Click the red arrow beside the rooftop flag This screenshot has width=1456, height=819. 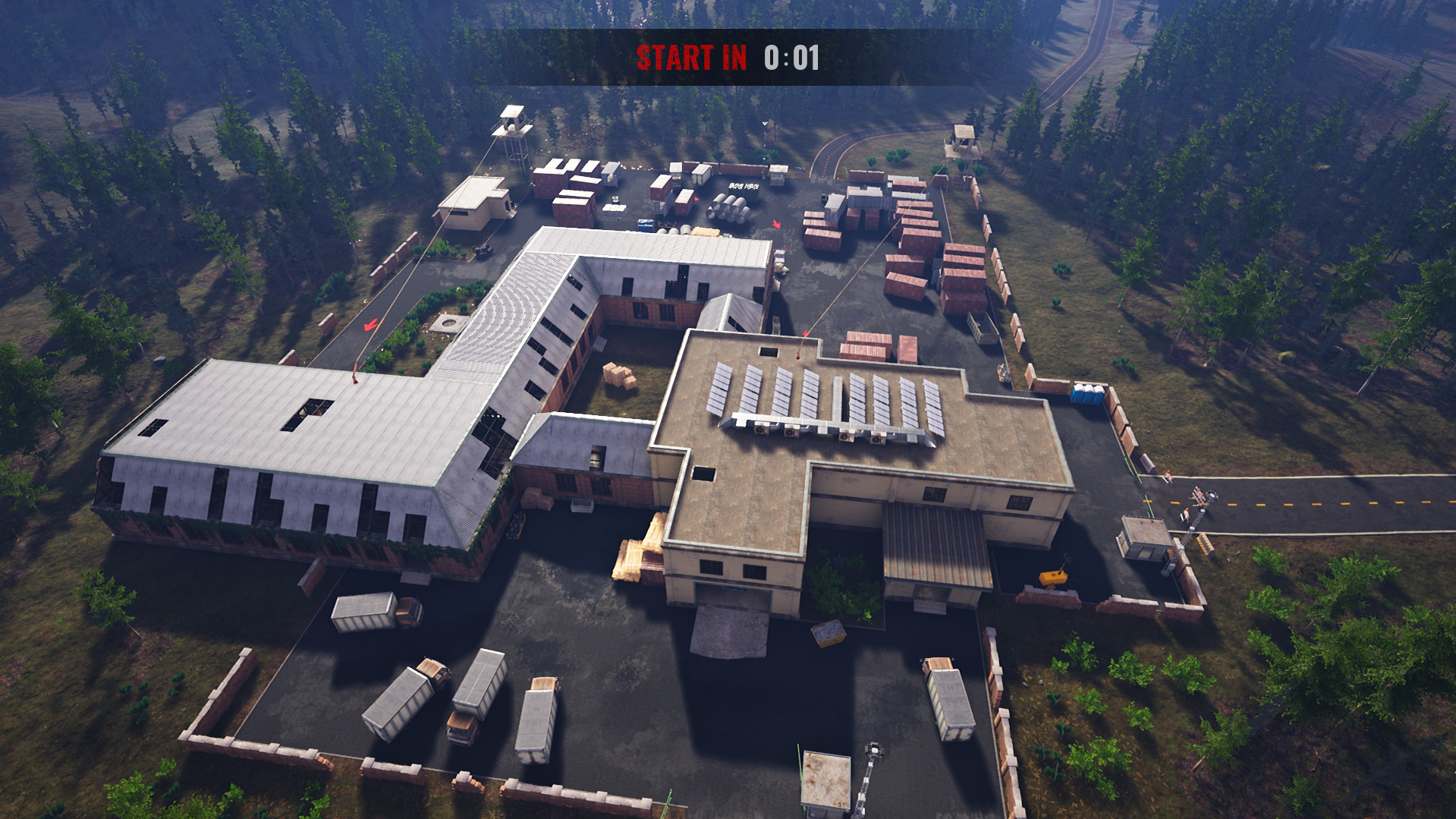pyautogui.click(x=805, y=333)
